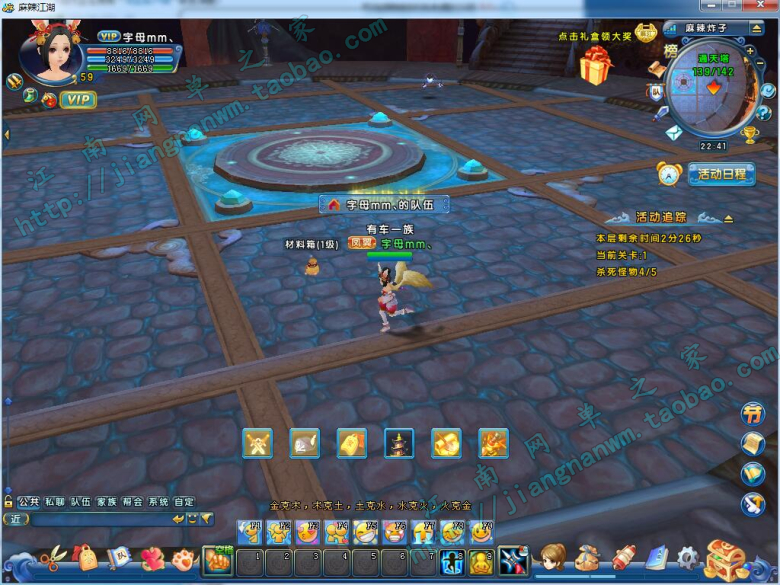
Task: Click the gold trophy icon by minimap
Action: [749, 134]
